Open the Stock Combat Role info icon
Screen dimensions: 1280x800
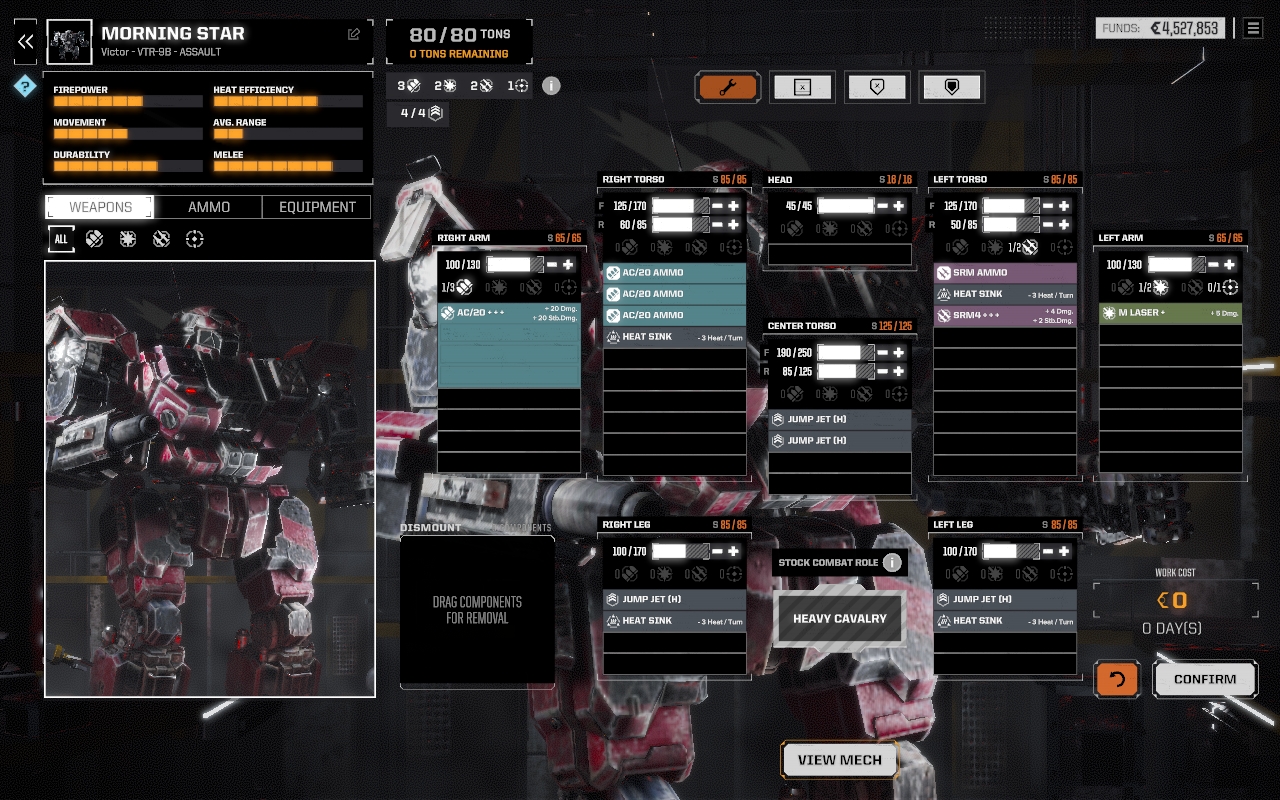892,562
